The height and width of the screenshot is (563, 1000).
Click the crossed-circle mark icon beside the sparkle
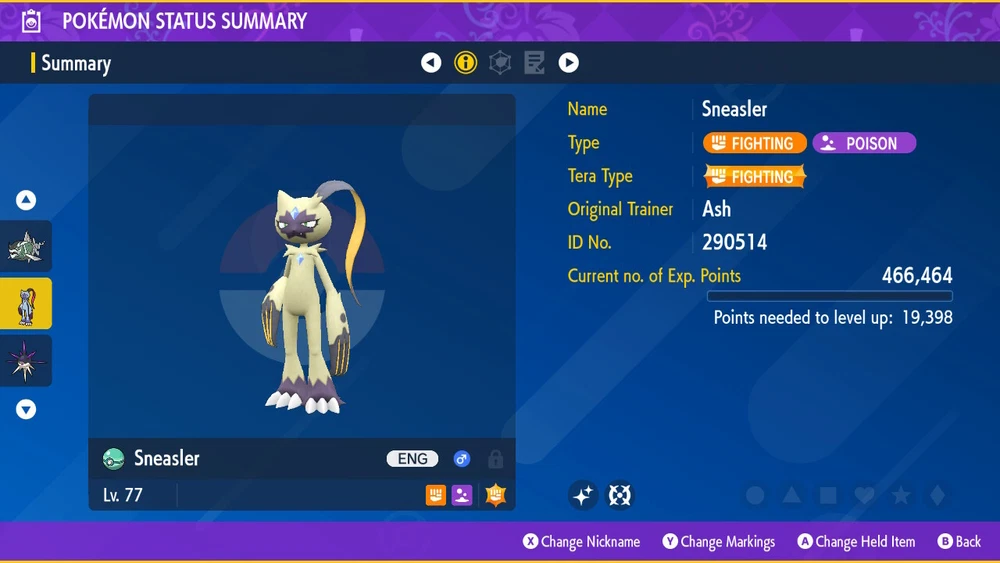pos(621,495)
